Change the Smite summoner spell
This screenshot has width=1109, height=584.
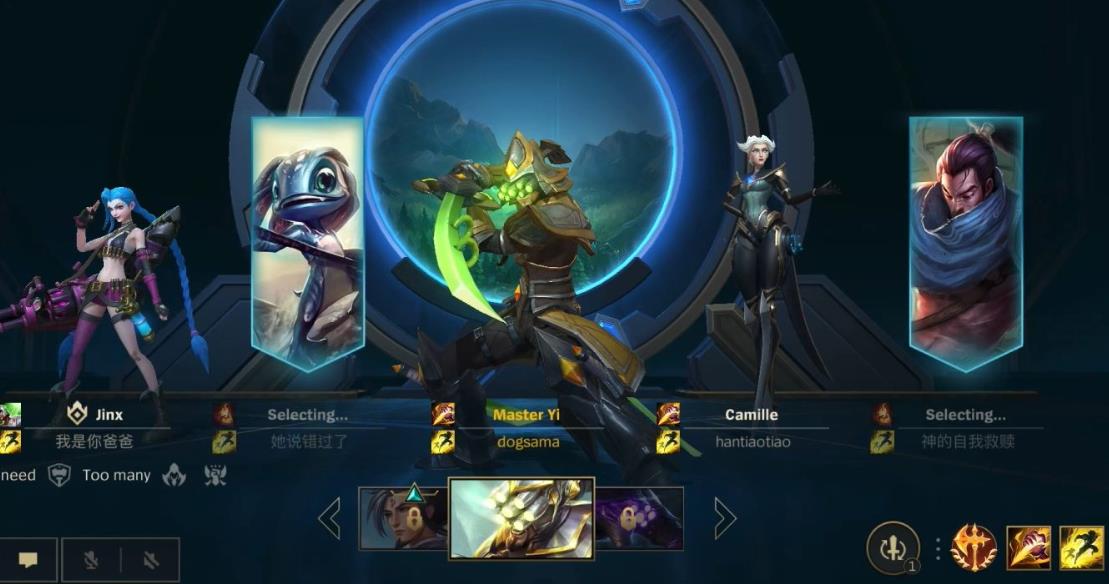tap(1028, 548)
